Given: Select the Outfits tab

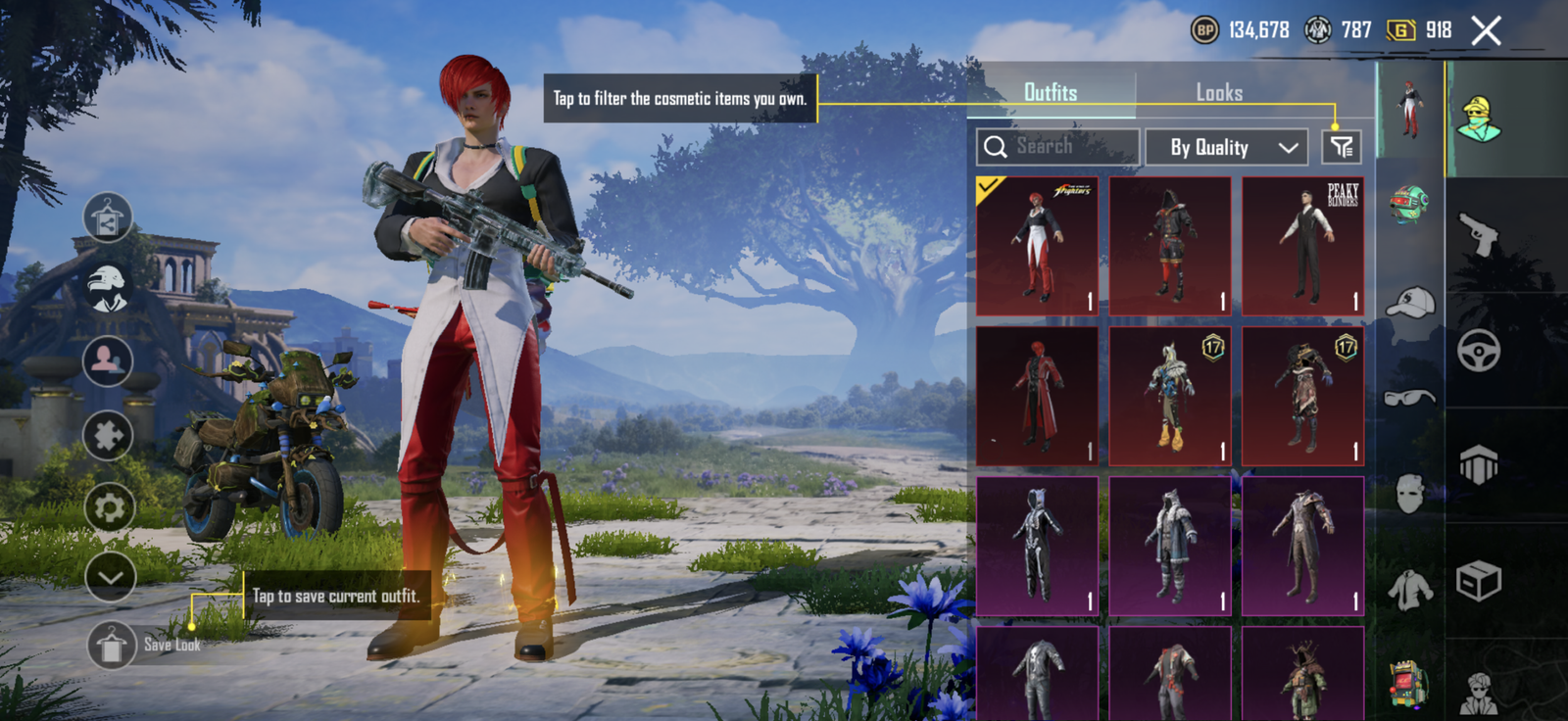Looking at the screenshot, I should point(1051,93).
